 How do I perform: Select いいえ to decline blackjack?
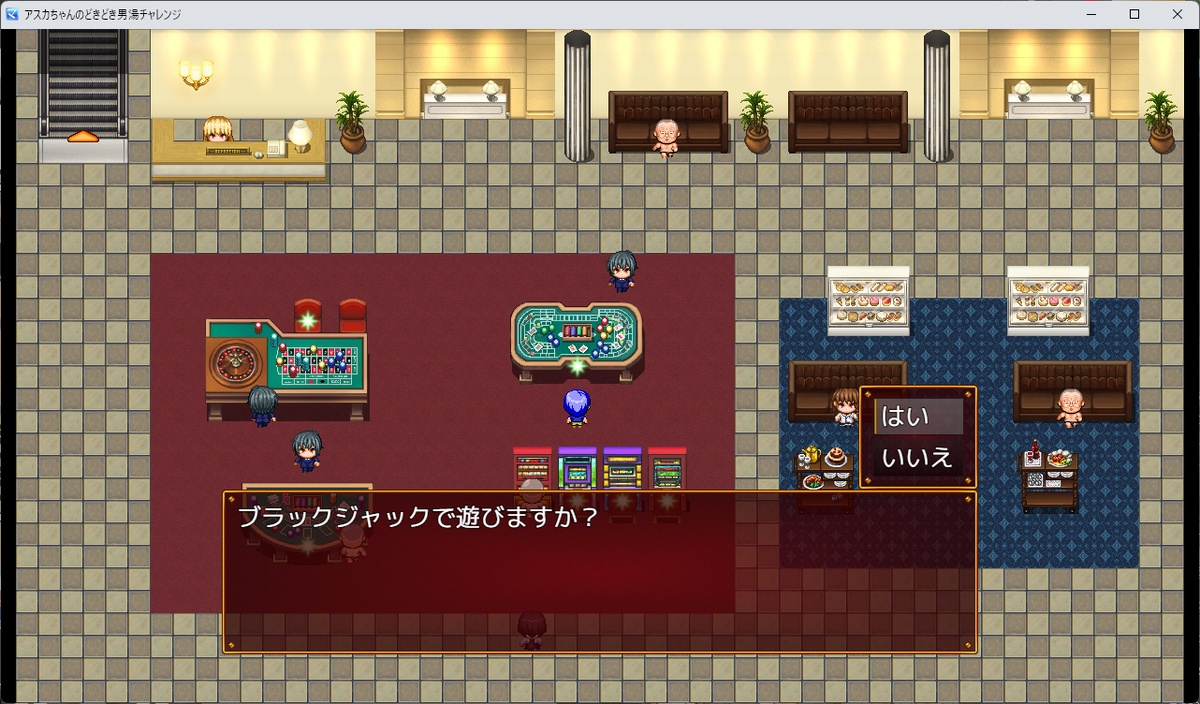918,459
